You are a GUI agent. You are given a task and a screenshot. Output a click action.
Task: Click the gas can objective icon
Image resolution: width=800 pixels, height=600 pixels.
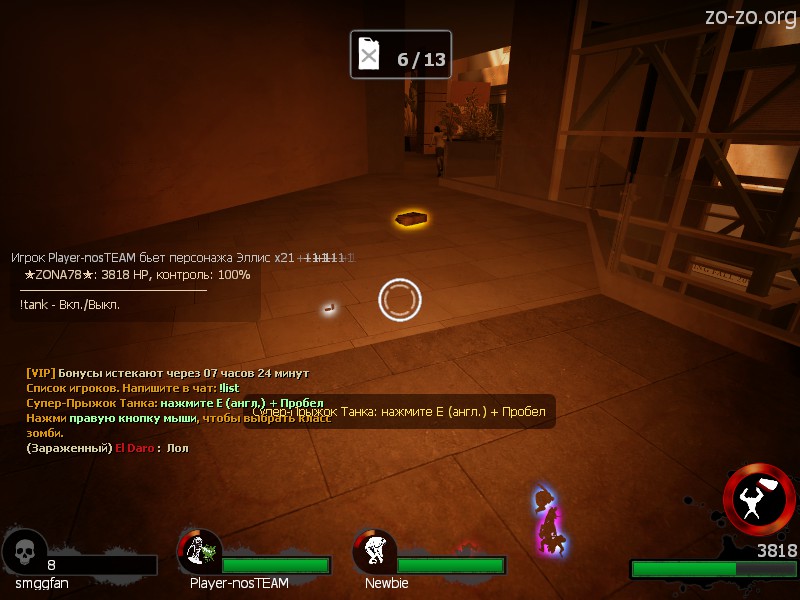click(x=370, y=55)
